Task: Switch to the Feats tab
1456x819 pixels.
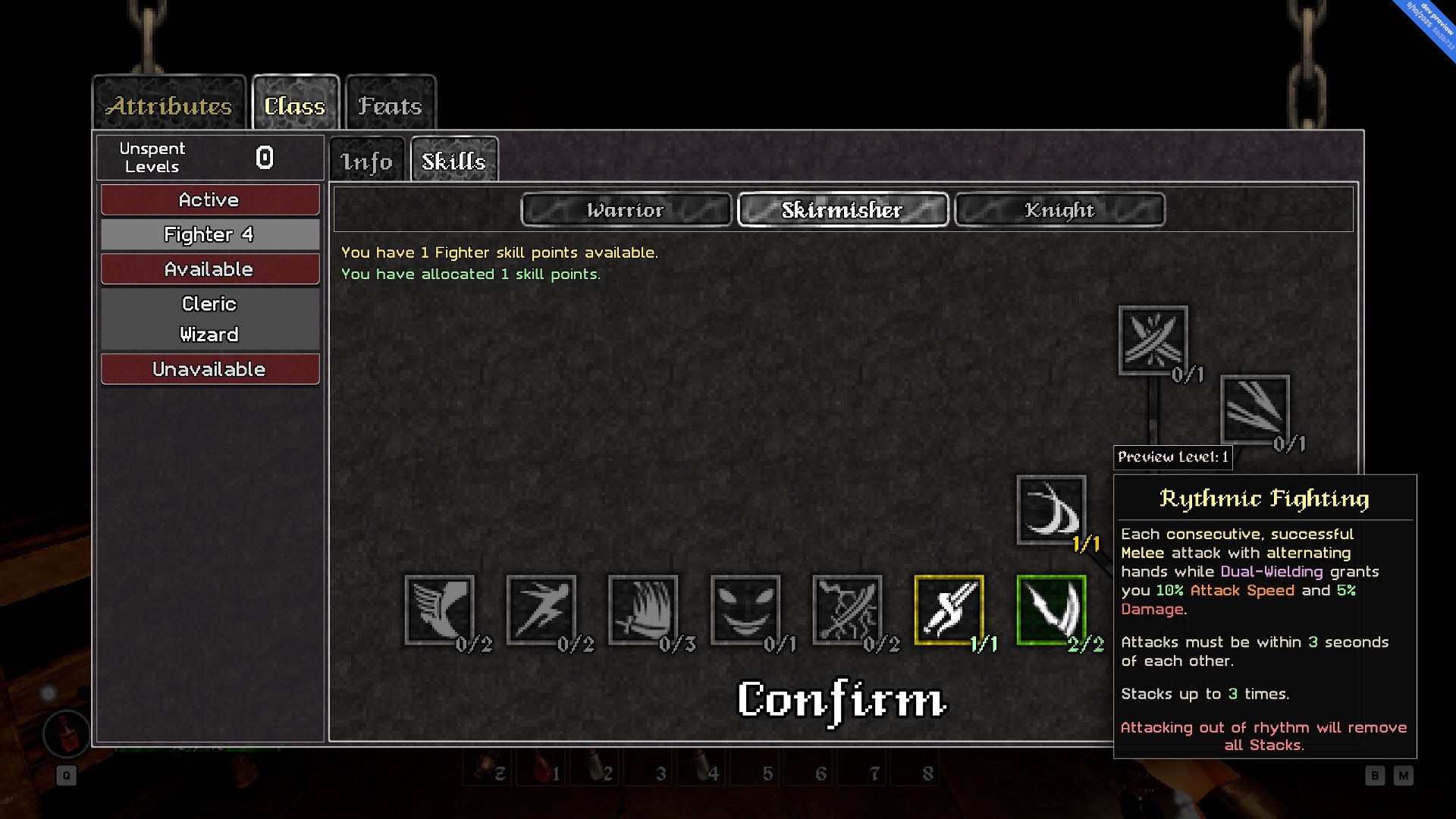Action: tap(390, 105)
